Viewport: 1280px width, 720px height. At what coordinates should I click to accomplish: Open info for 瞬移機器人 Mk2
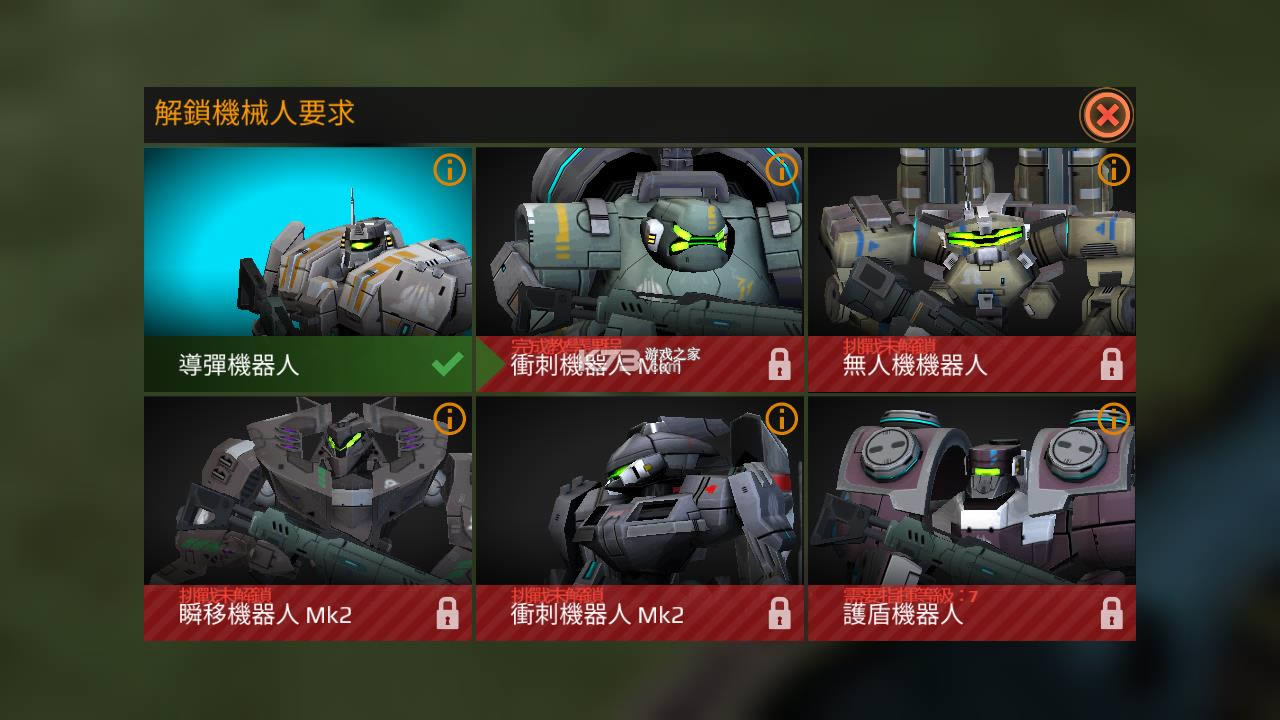coord(452,420)
